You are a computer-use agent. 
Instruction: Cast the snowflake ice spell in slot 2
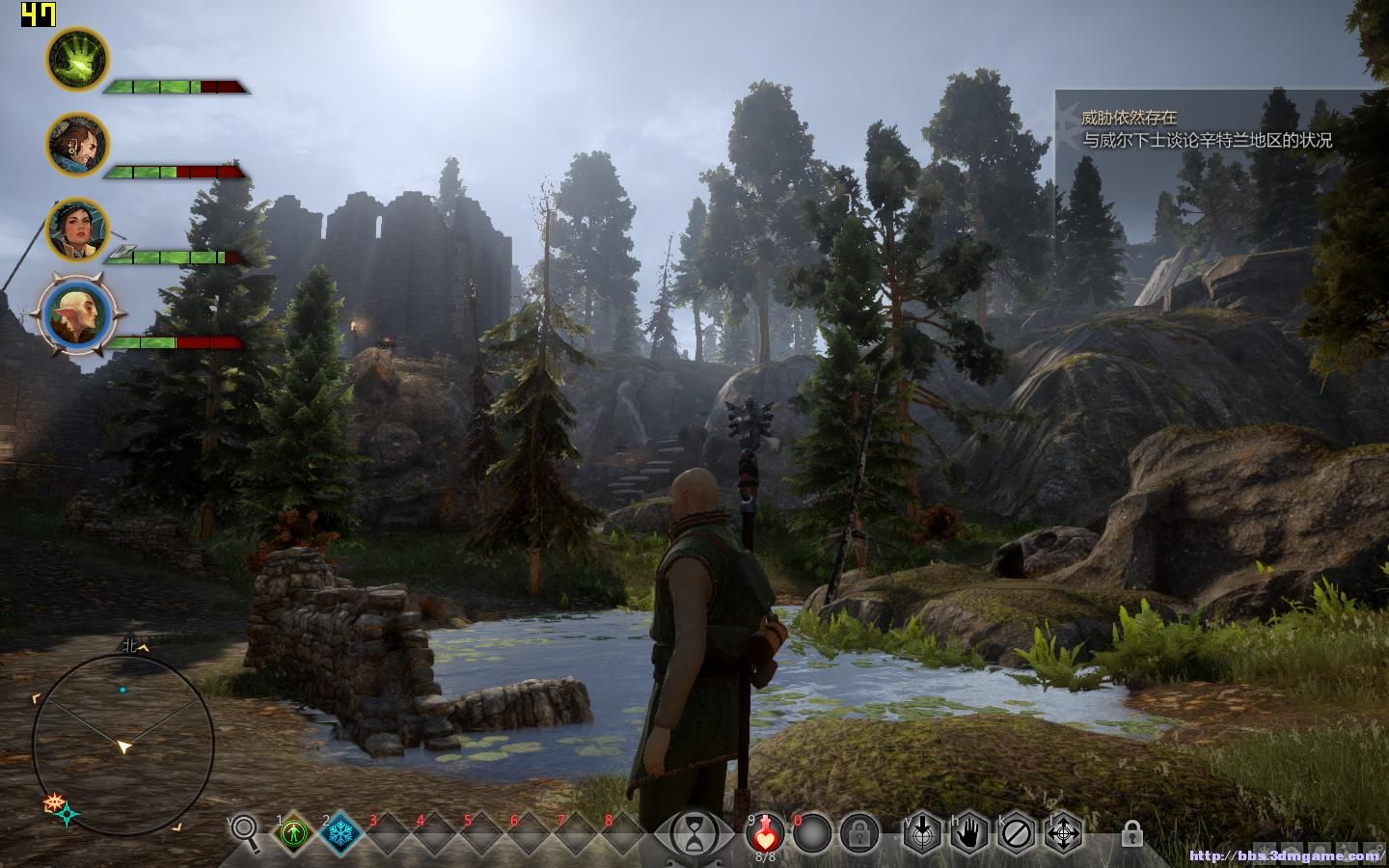[x=340, y=832]
